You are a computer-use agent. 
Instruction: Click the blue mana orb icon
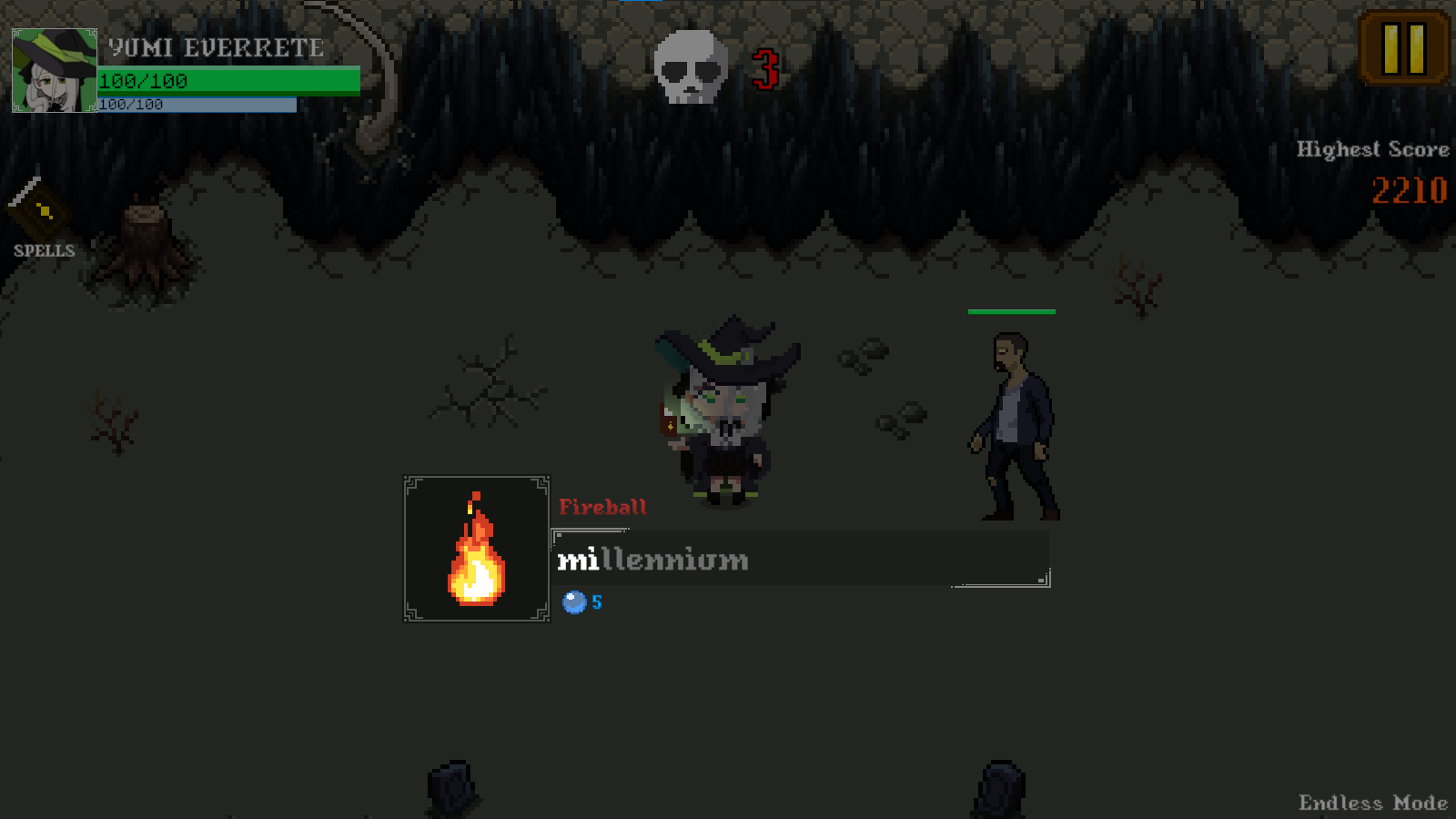[x=576, y=601]
